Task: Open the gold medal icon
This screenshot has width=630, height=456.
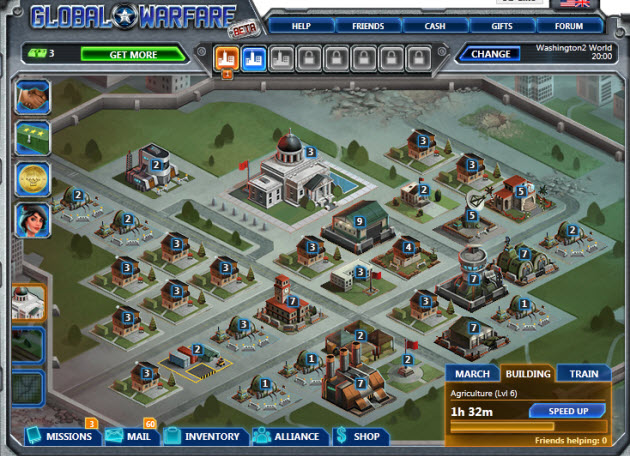Action: coord(33,178)
